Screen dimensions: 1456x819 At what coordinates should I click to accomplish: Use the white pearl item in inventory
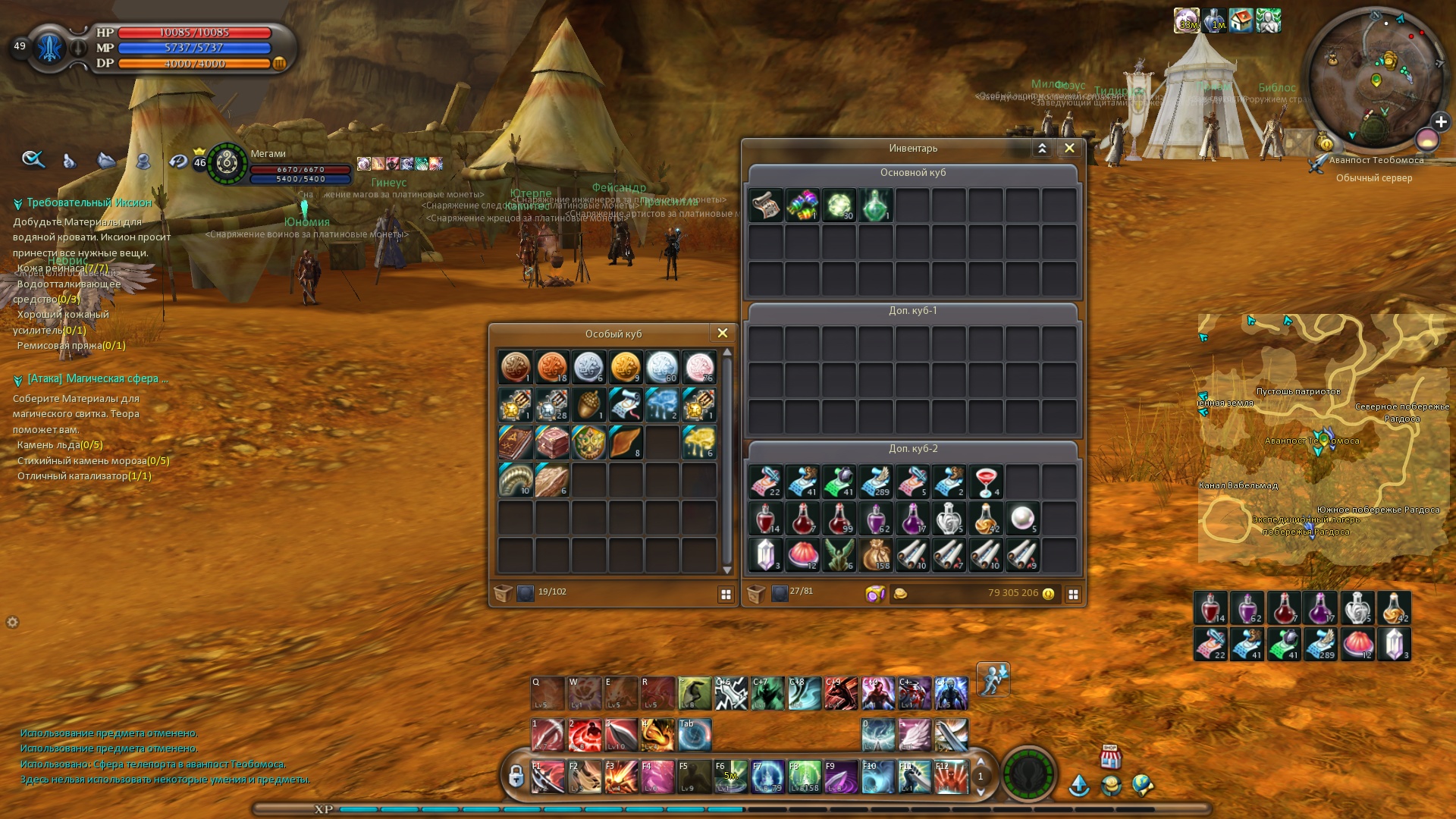(x=1022, y=519)
